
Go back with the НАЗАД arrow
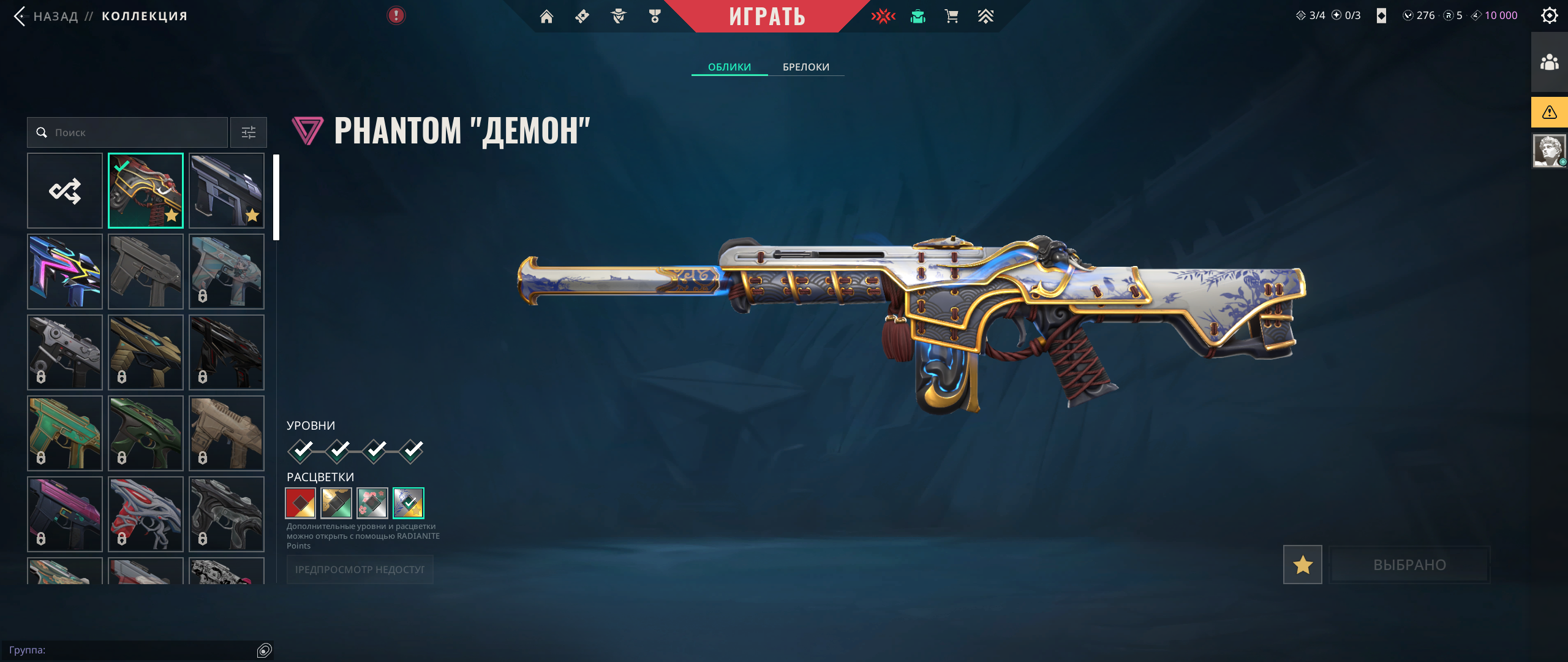click(21, 16)
